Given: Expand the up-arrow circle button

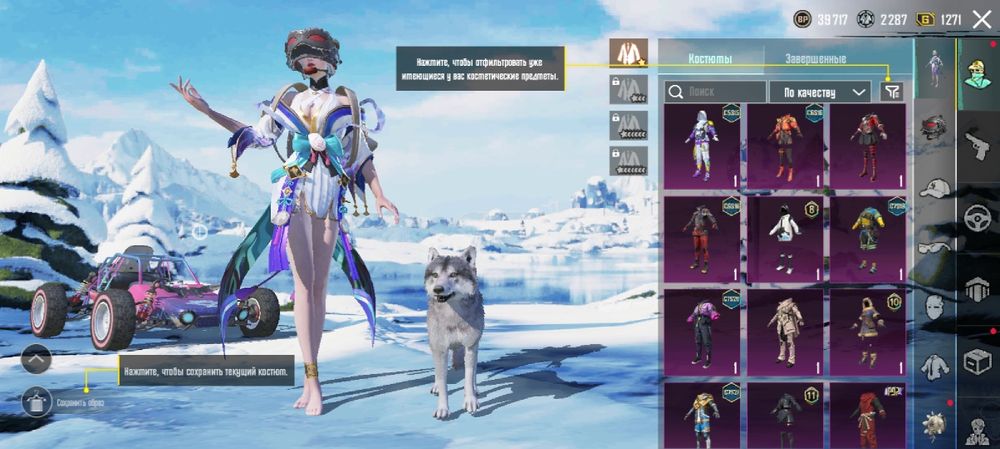Looking at the screenshot, I should 36,358.
